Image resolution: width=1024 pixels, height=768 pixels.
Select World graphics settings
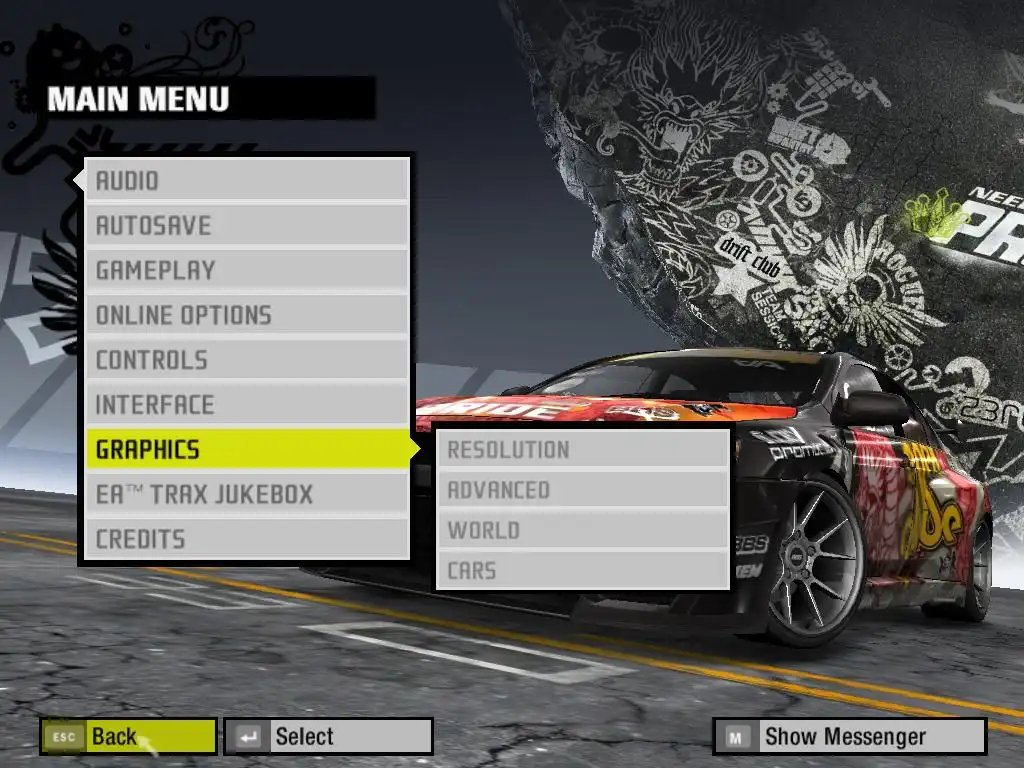582,530
